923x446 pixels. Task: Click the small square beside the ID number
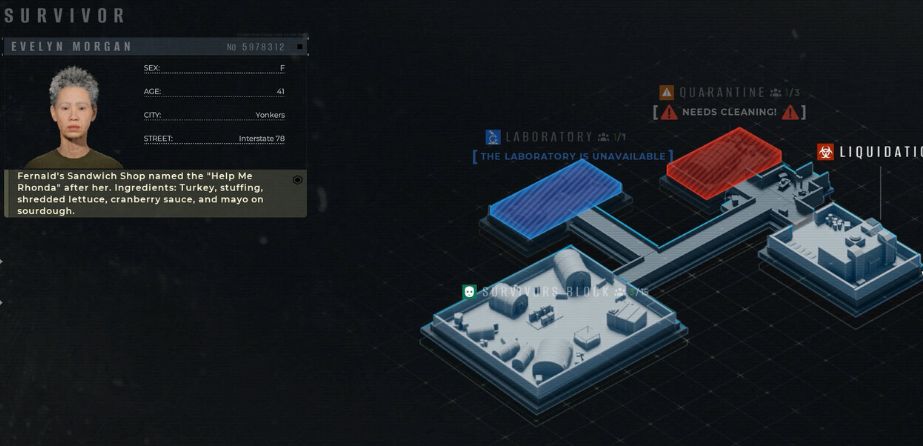coord(300,47)
